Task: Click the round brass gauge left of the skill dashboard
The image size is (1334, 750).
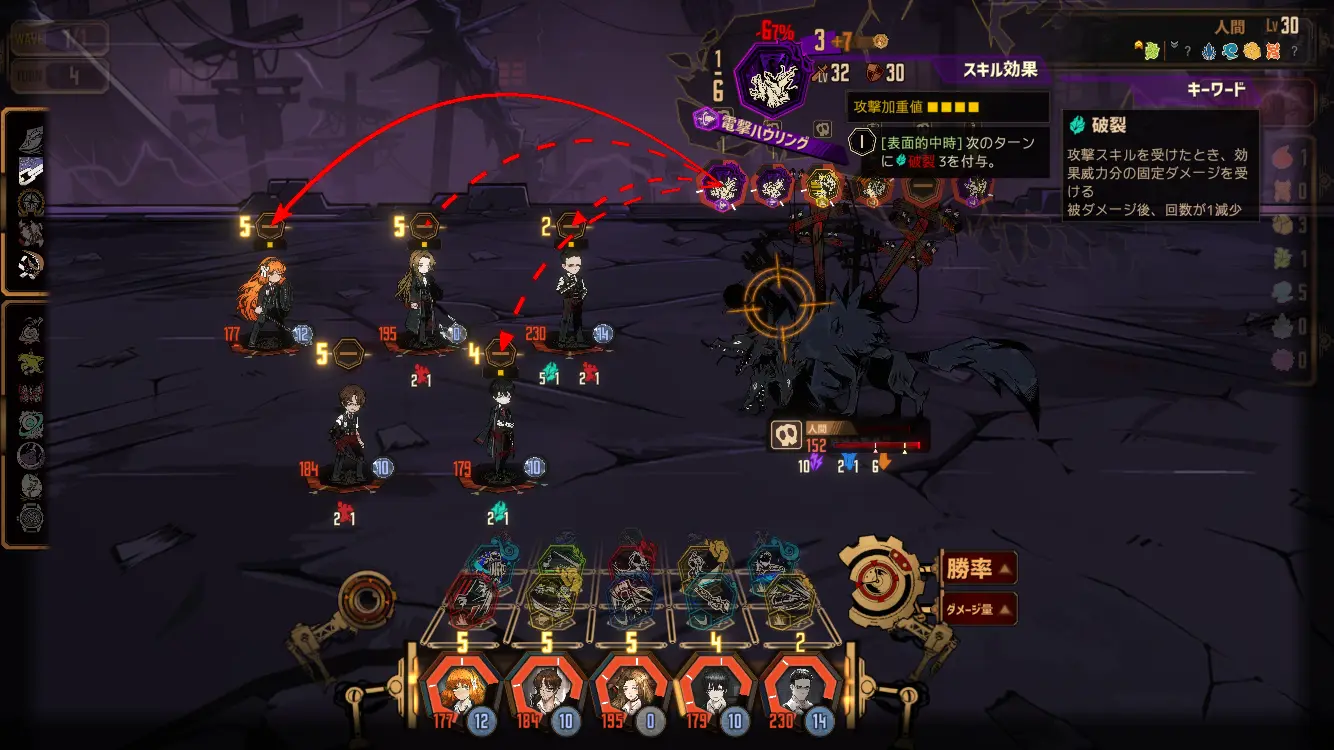Action: point(367,602)
